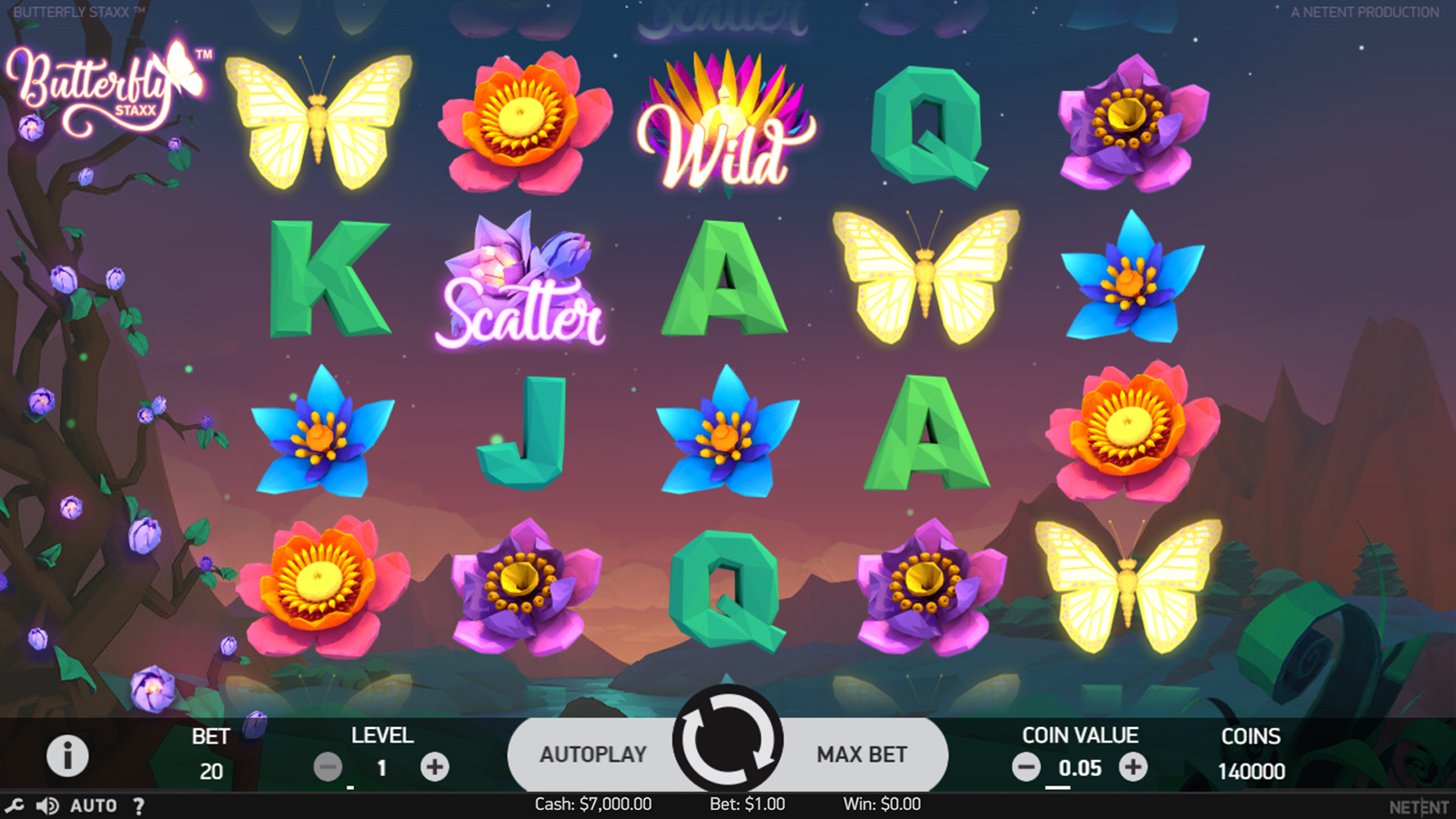Lower the coin value

point(1026,767)
